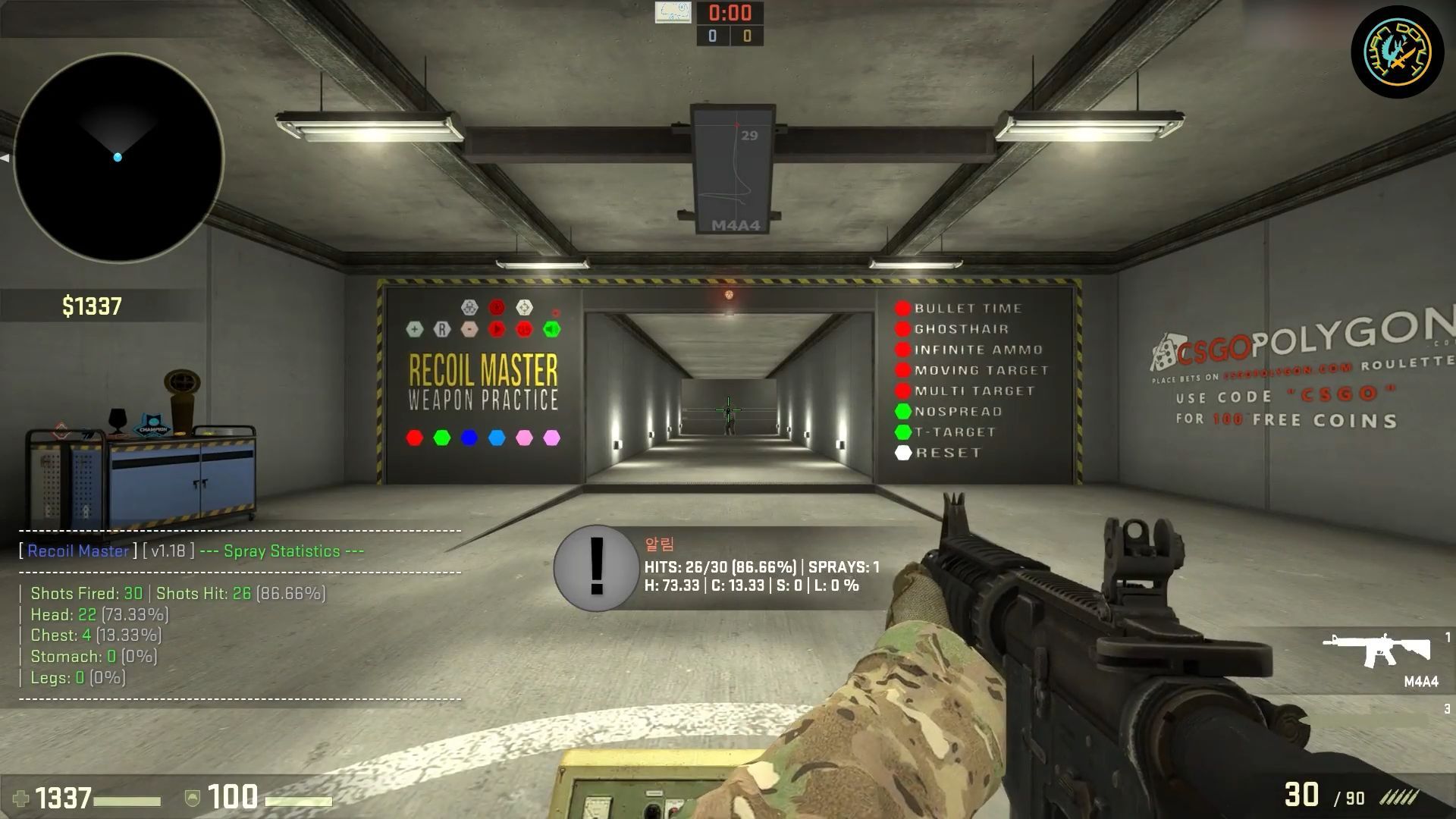Toggle the T-Target option

point(902,431)
